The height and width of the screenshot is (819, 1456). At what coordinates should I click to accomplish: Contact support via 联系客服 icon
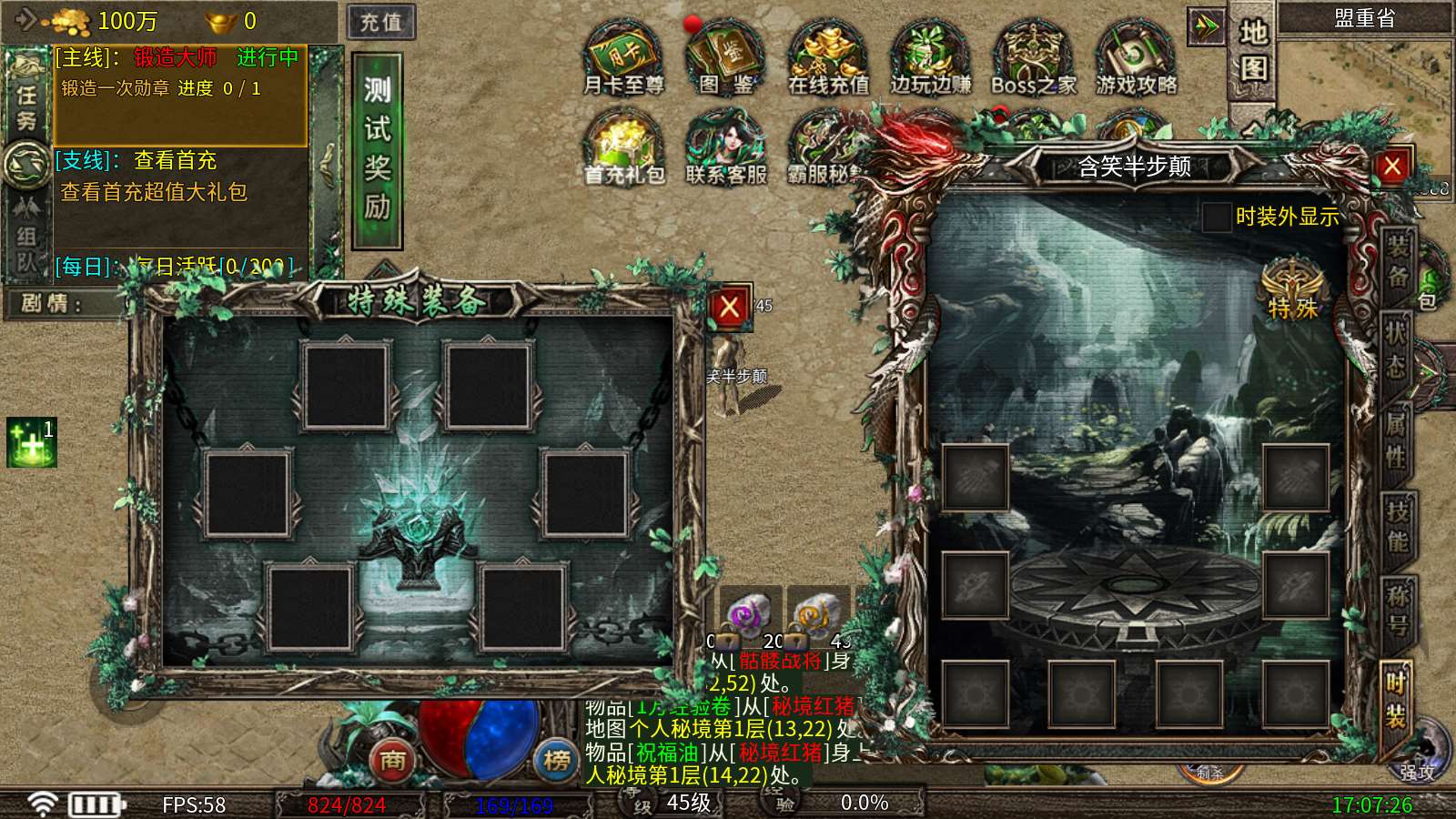pyautogui.click(x=725, y=148)
